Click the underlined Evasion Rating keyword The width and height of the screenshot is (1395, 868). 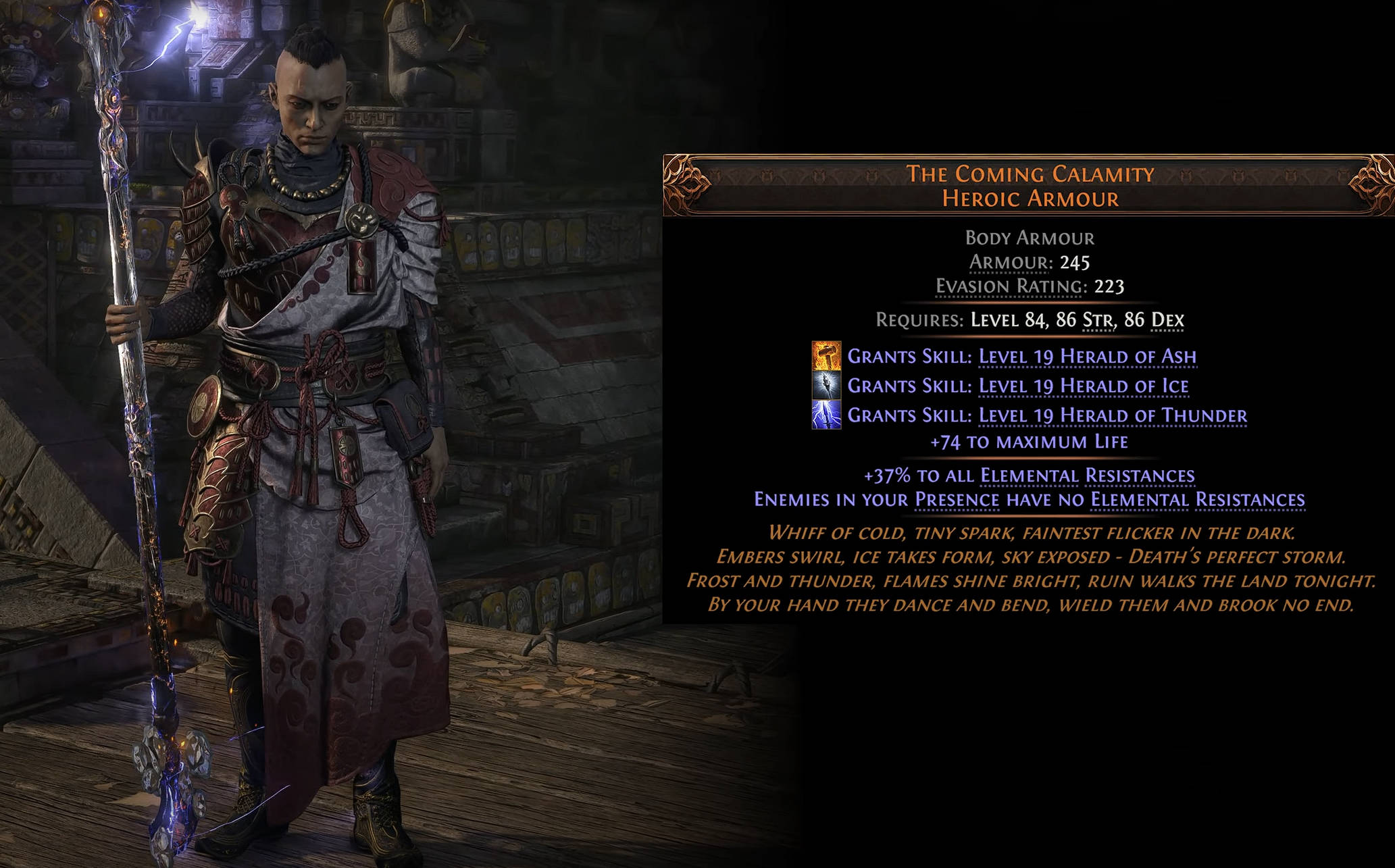click(1009, 286)
